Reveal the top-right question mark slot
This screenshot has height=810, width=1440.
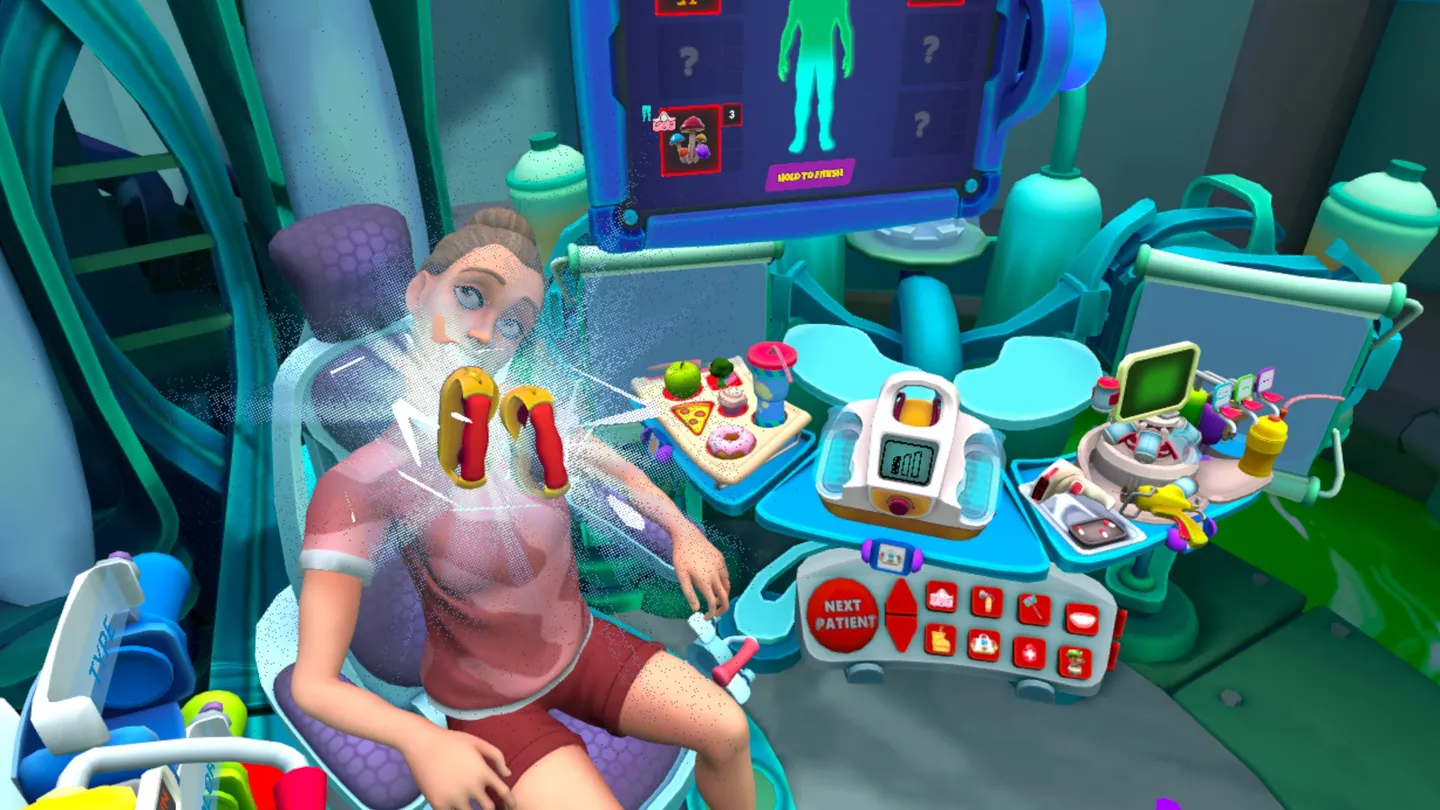point(930,50)
